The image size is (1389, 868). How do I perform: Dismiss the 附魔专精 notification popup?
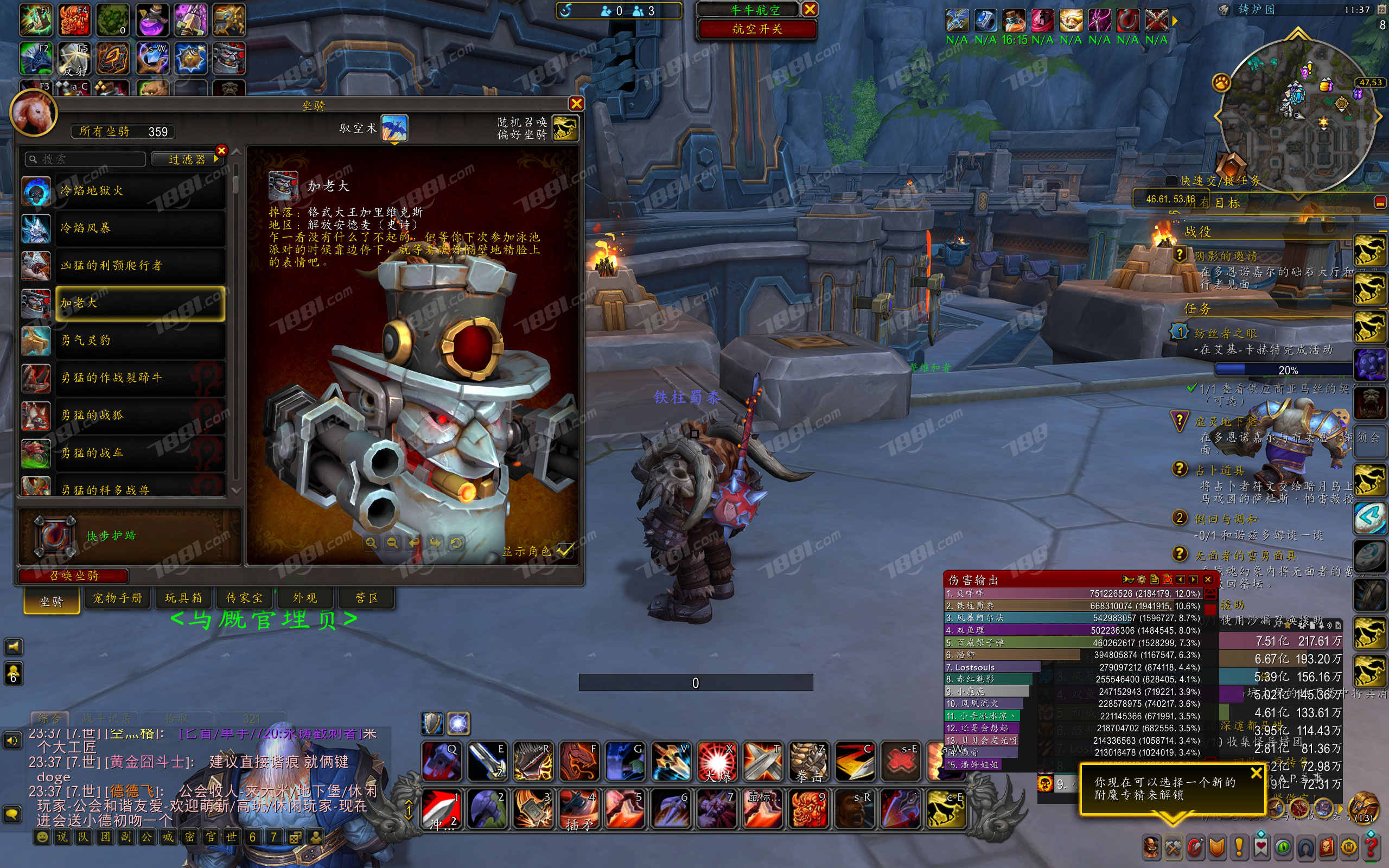click(x=1257, y=773)
